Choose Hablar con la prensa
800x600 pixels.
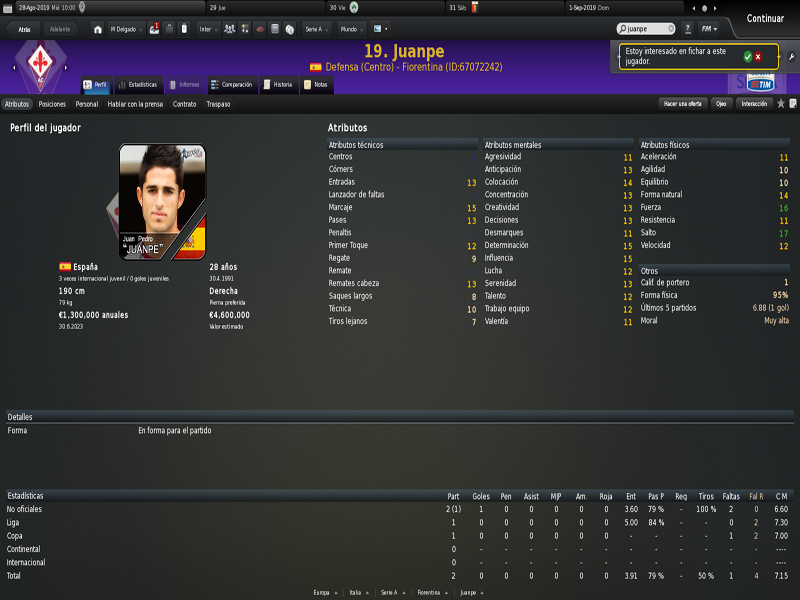(x=135, y=104)
